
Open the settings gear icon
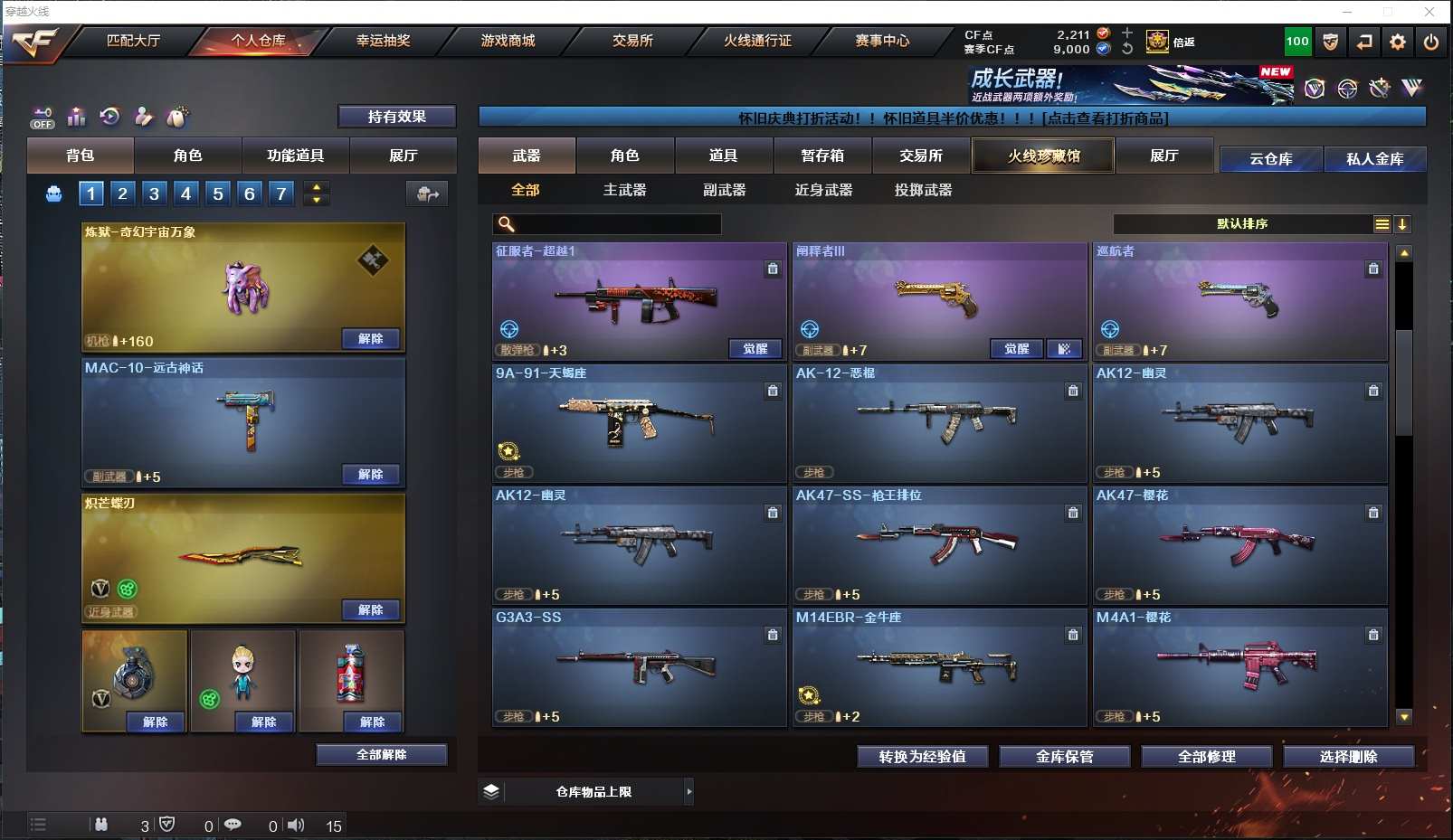click(x=1398, y=42)
